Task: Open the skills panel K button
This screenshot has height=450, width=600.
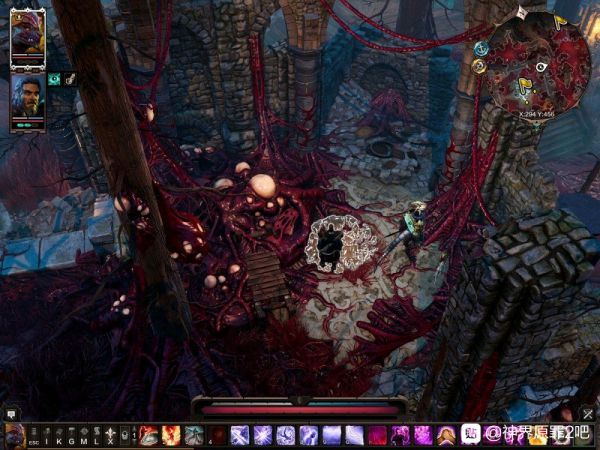Action: click(x=58, y=435)
